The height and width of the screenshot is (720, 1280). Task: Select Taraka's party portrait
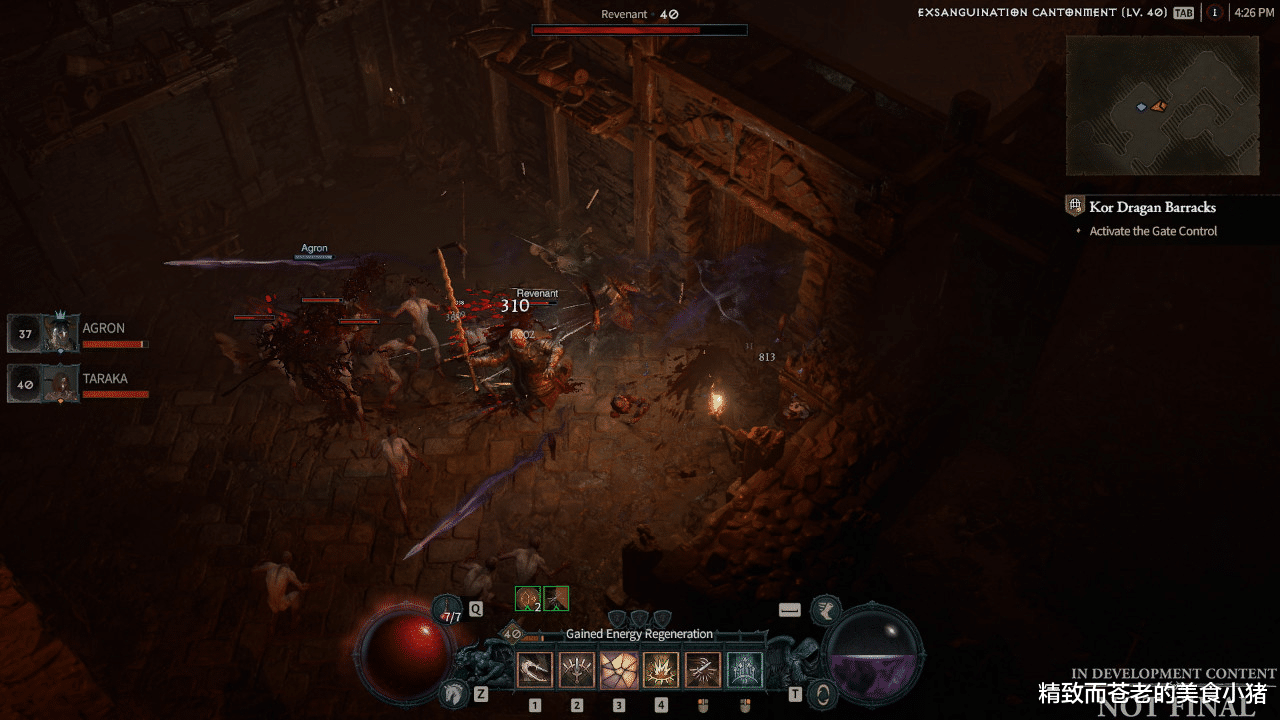point(60,383)
